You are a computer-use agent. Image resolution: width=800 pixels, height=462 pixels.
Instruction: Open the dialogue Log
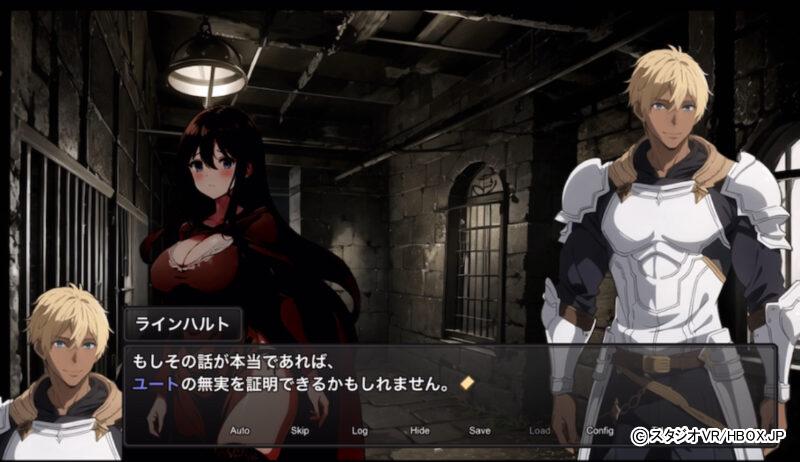pos(360,431)
